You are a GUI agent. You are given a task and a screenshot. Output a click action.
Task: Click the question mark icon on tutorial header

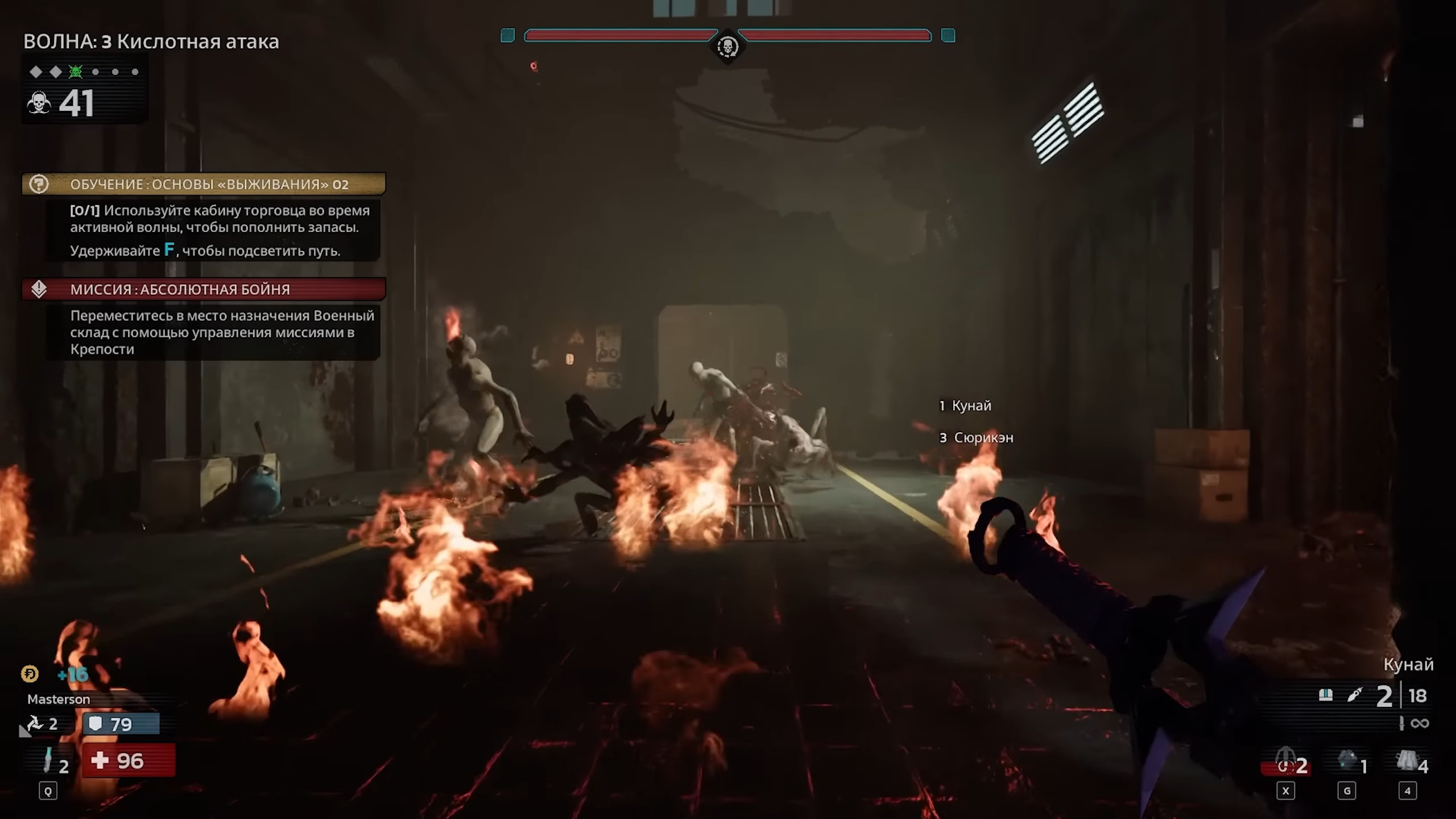tap(39, 184)
